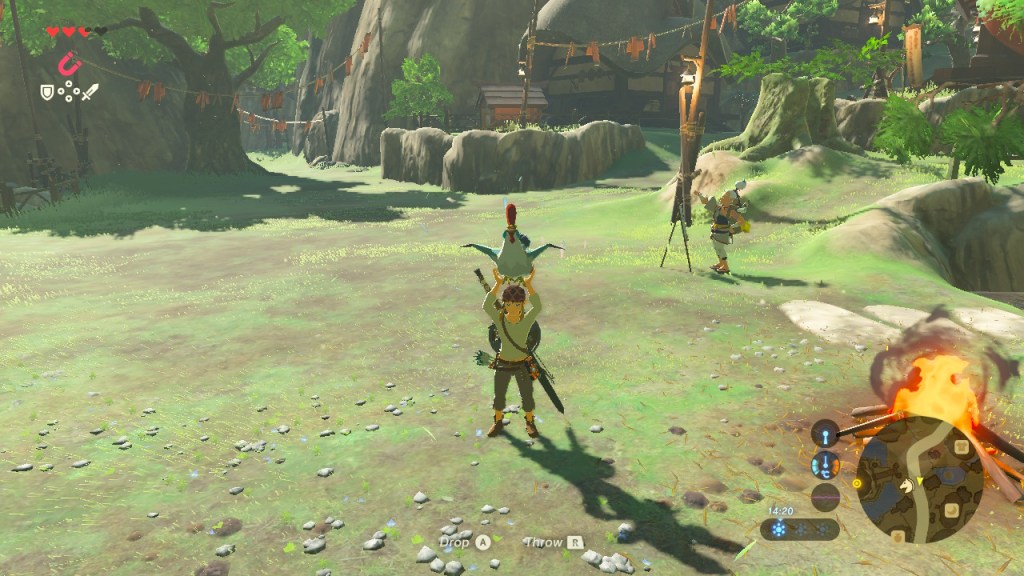
Task: Click the sword quick-select icon
Action: click(90, 92)
